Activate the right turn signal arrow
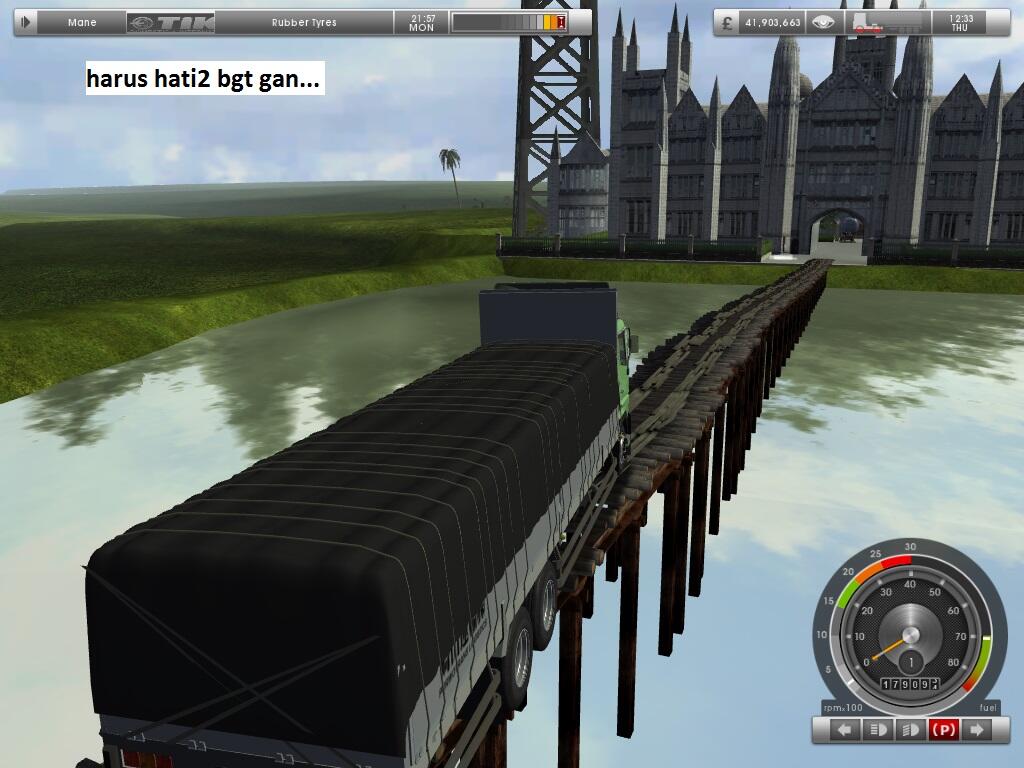Screen dimensions: 1024x768 pos(976,730)
